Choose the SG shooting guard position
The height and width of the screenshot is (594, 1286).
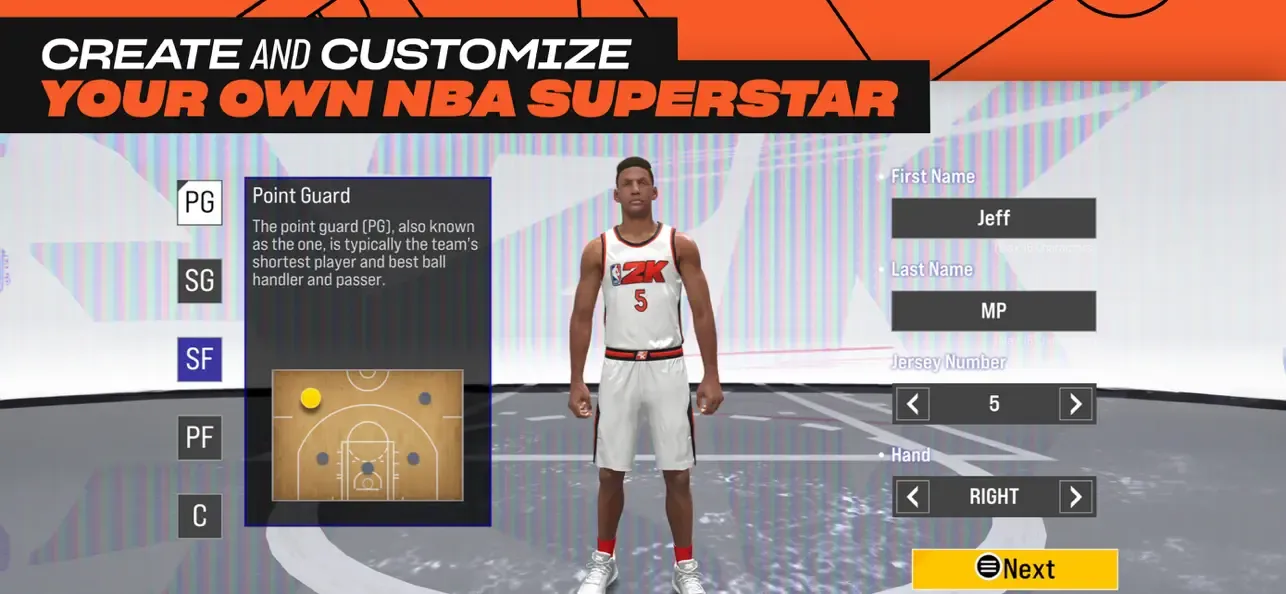click(199, 281)
